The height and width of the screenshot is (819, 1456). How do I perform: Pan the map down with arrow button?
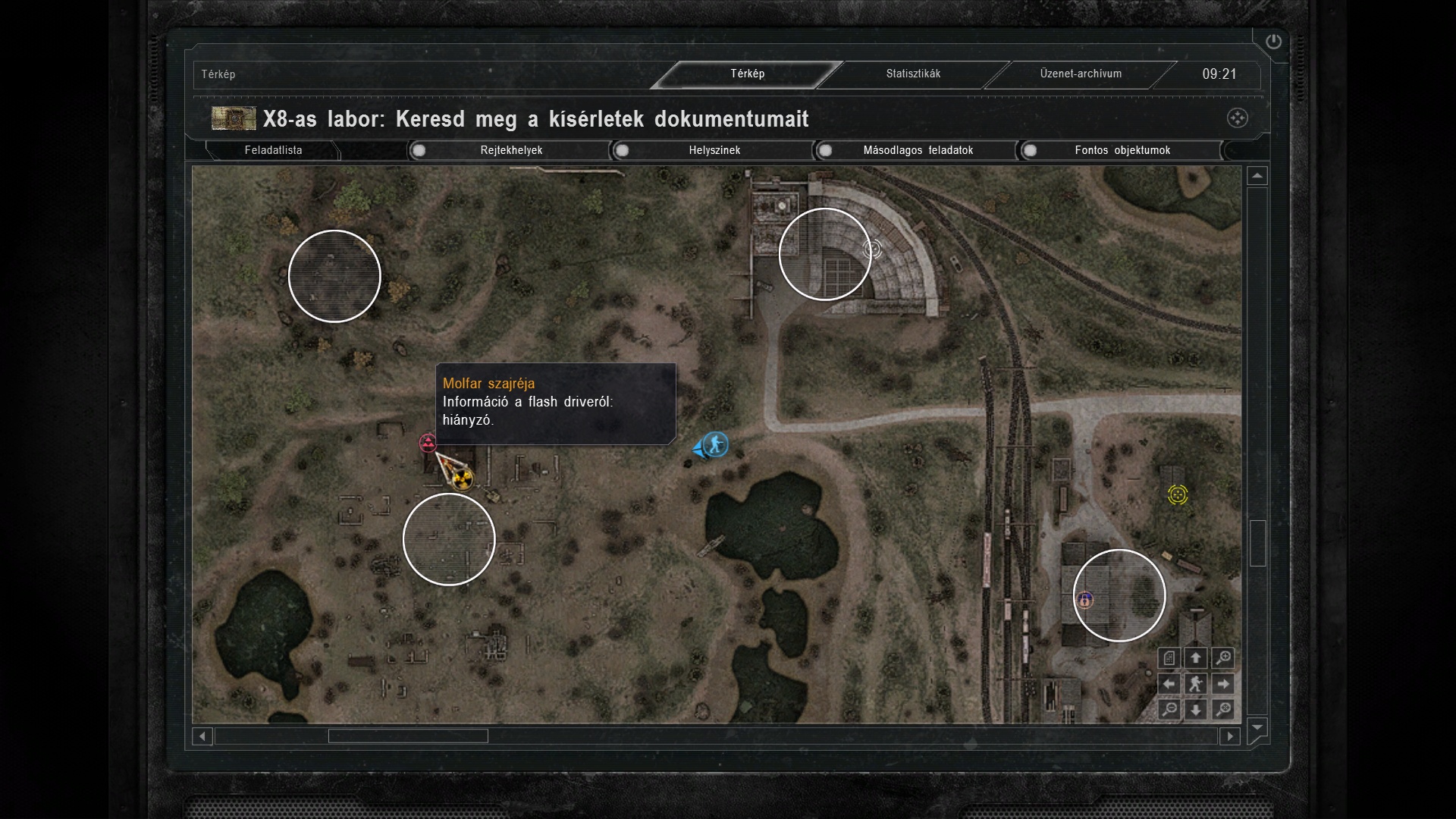pyautogui.click(x=1196, y=710)
